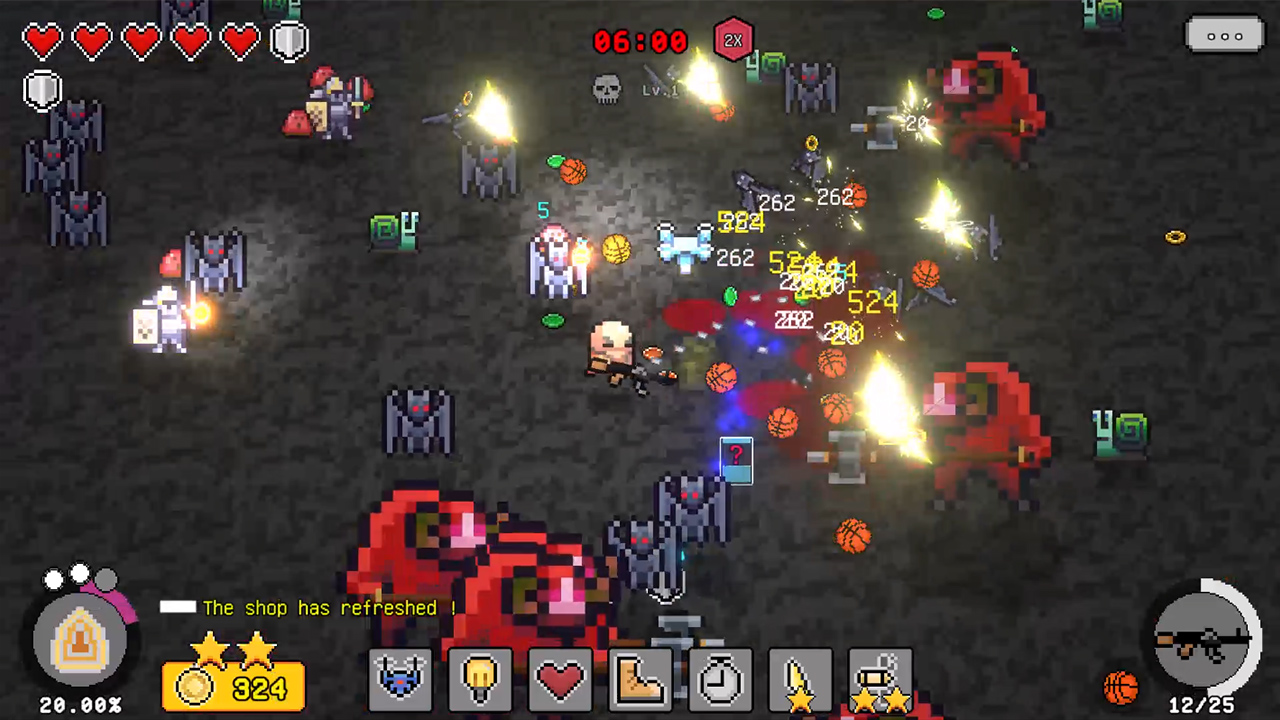Select the shield icon next to hearts

coord(289,39)
